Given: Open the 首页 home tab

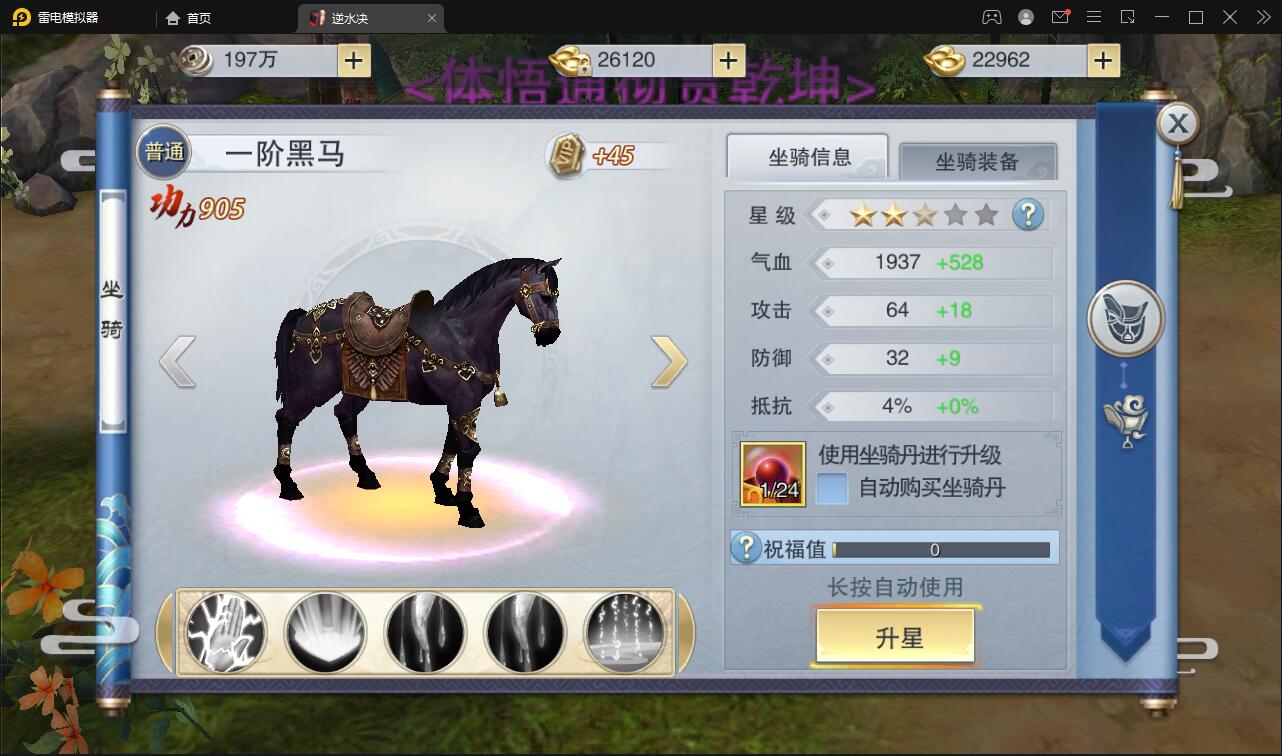Looking at the screenshot, I should coord(189,17).
